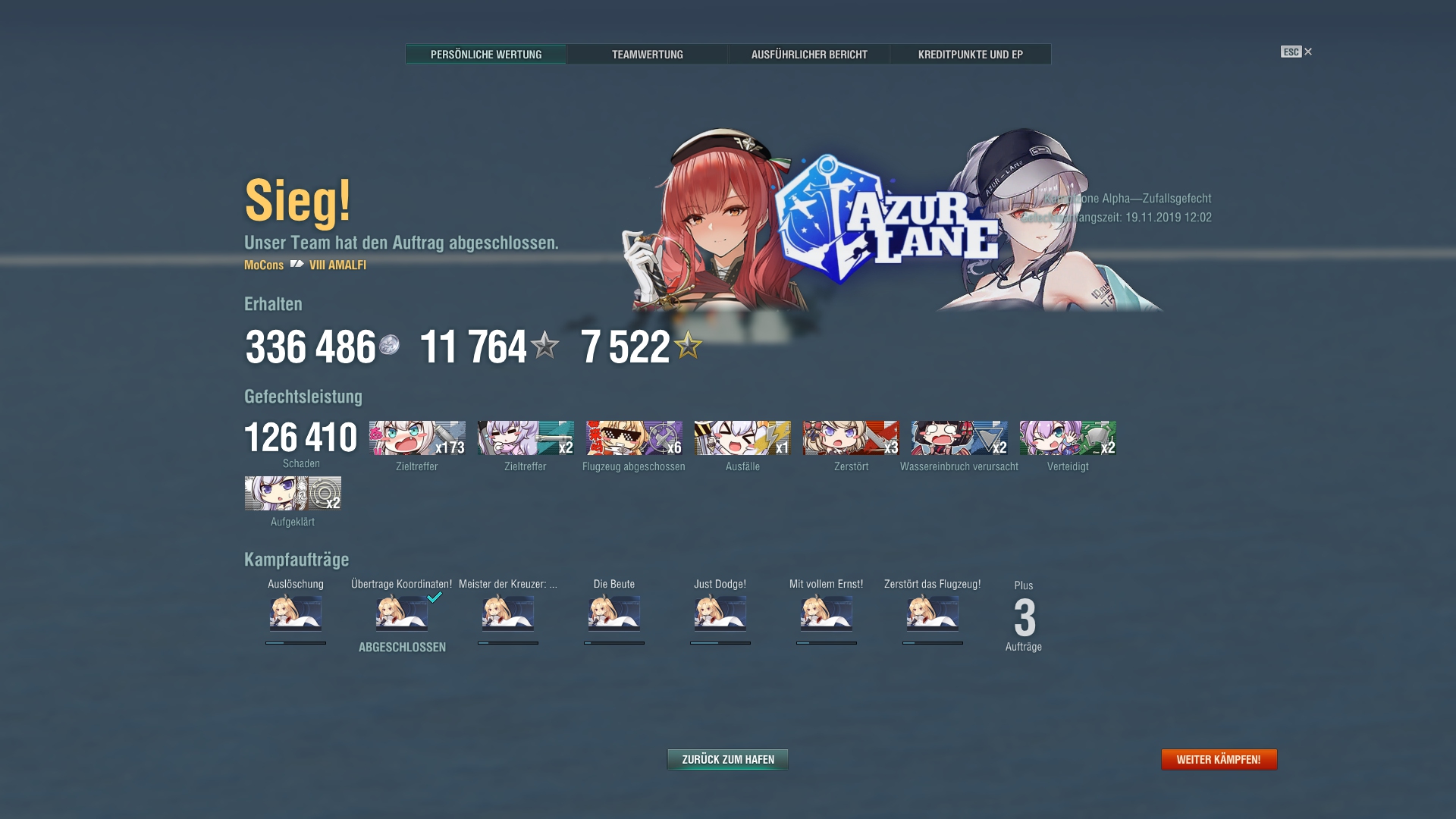Click the completed Übertrage Koordinaten! mission icon
The width and height of the screenshot is (1456, 819).
(x=400, y=616)
